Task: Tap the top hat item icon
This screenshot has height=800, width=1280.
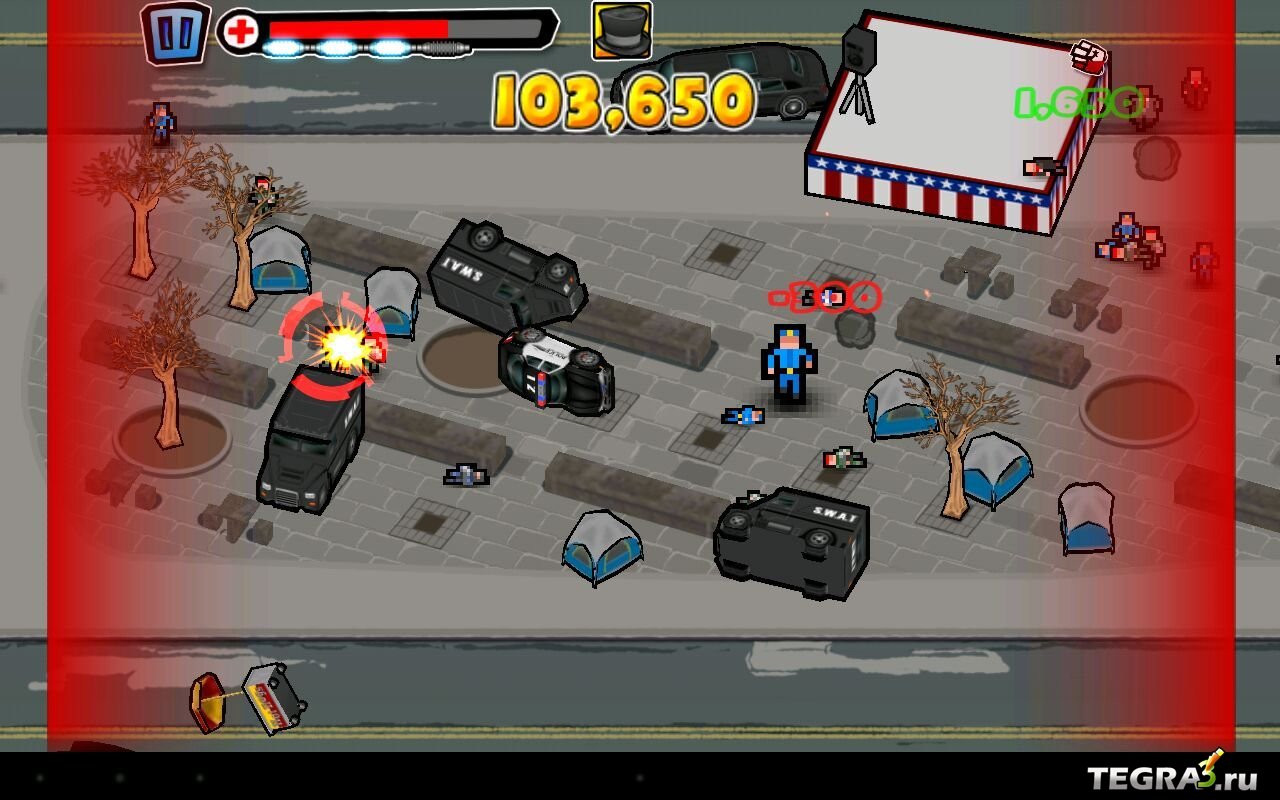Action: (x=621, y=30)
